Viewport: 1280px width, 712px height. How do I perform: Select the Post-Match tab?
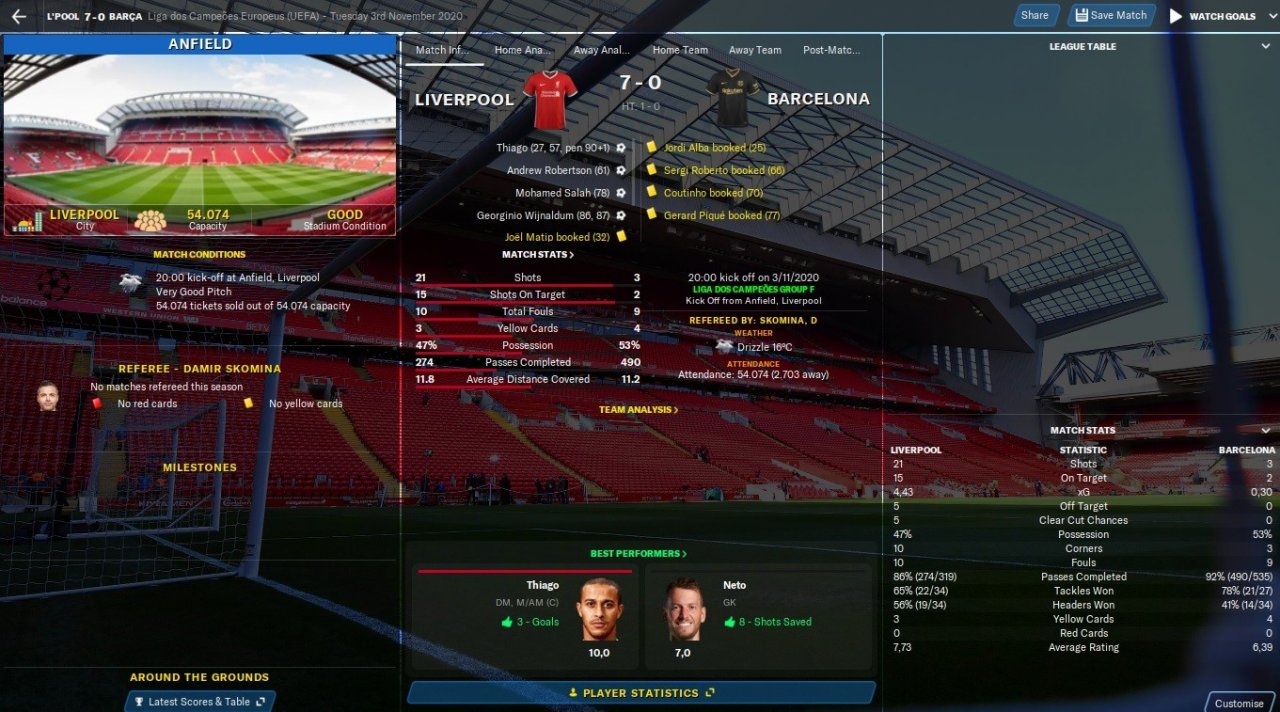point(831,50)
